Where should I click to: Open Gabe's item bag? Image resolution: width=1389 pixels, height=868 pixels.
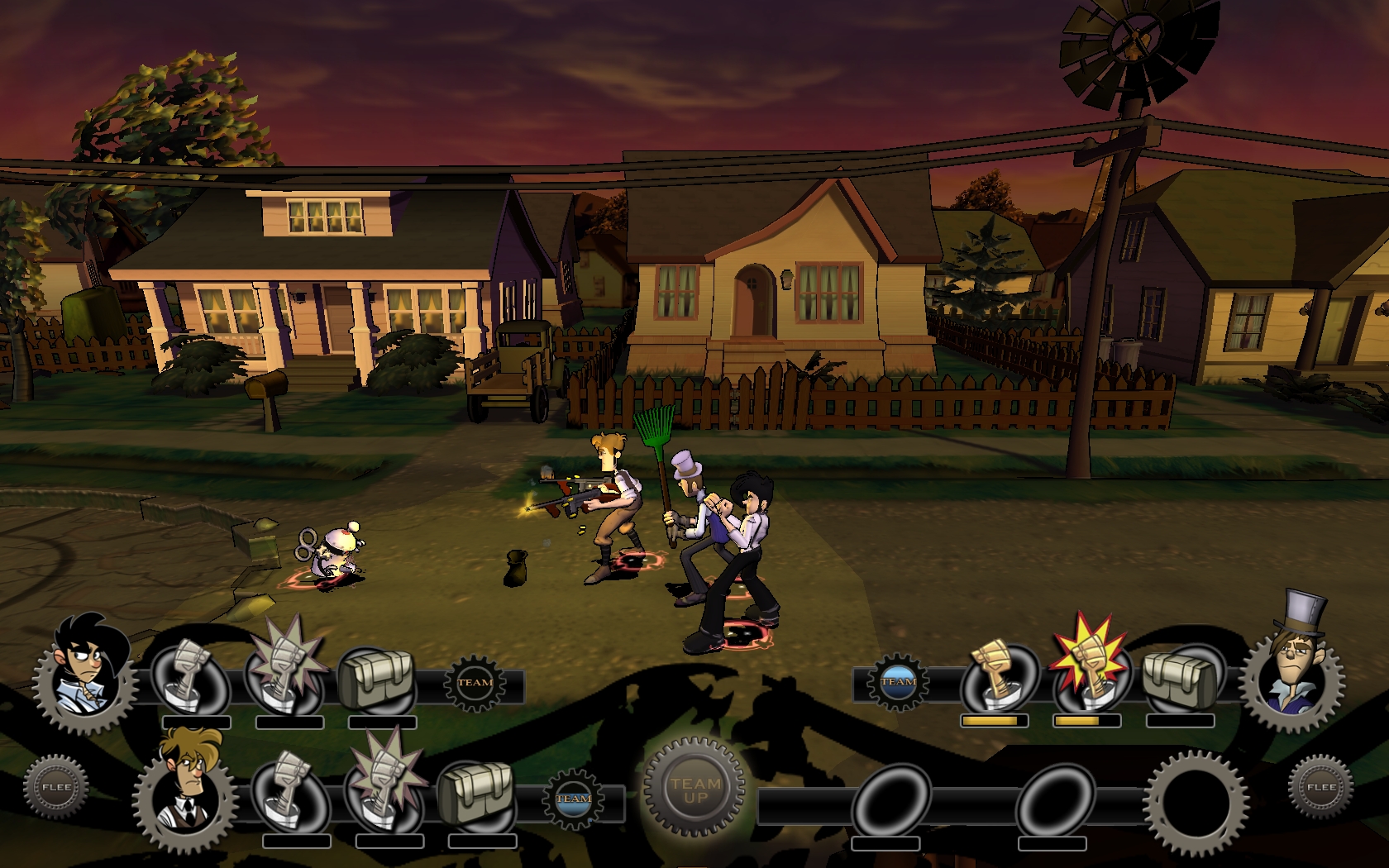click(376, 678)
